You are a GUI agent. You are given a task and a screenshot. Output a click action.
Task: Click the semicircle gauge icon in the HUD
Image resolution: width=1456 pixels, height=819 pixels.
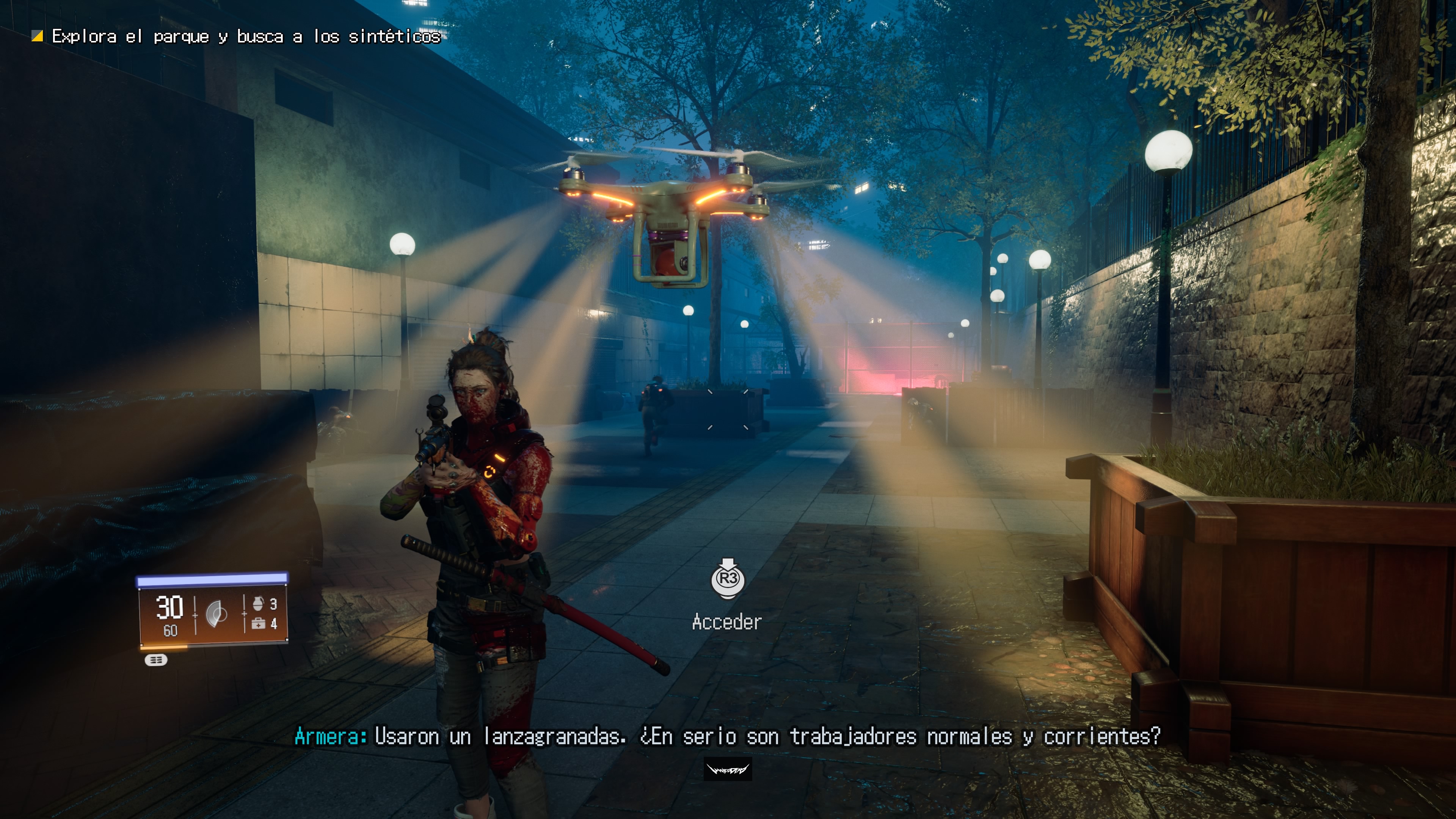217,614
